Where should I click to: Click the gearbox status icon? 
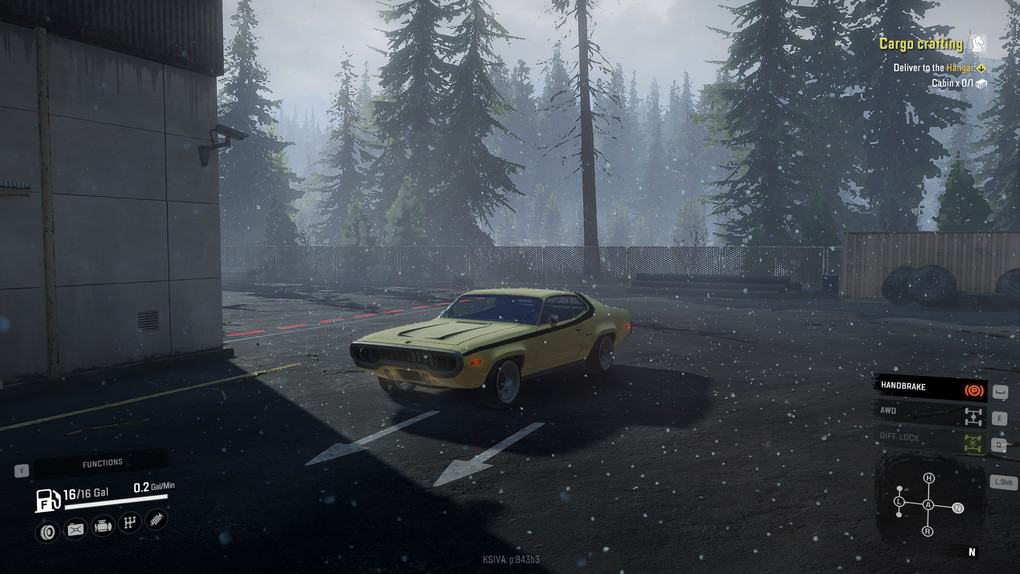point(129,522)
